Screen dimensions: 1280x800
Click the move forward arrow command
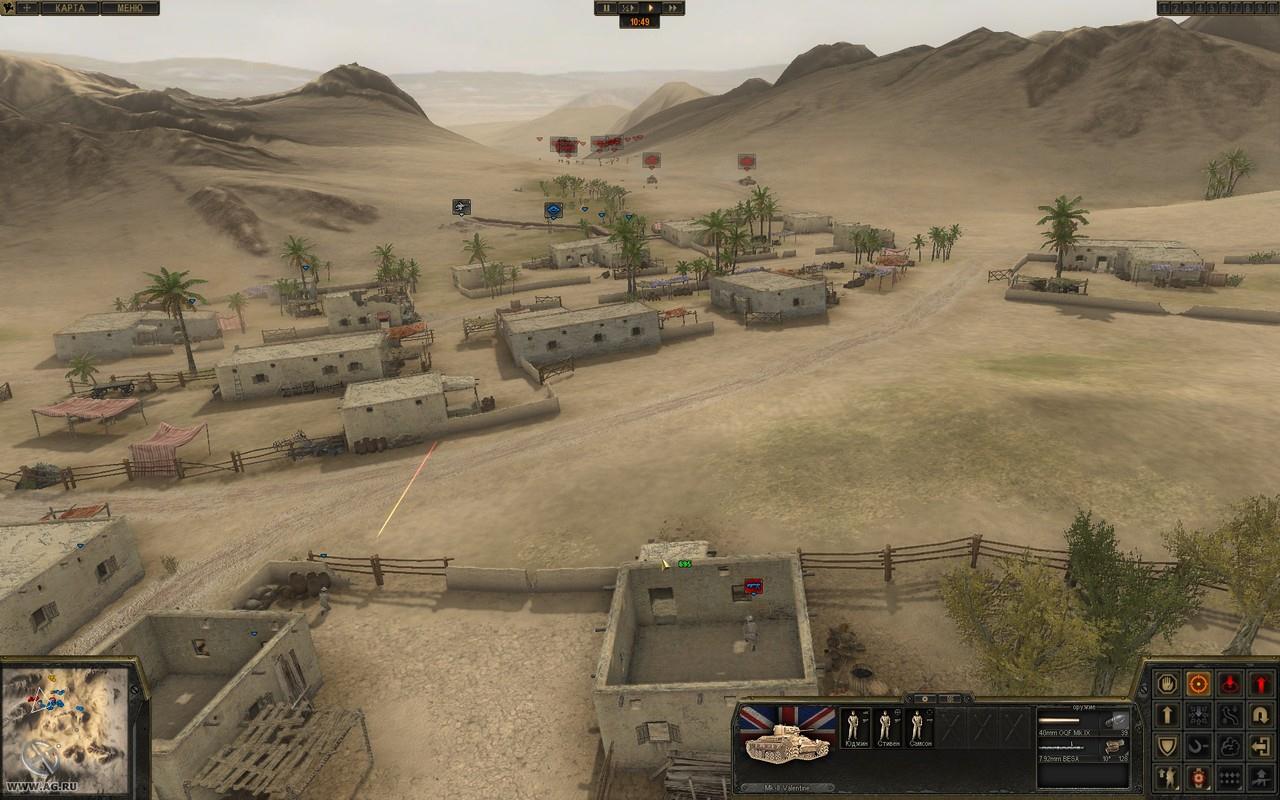coord(1166,714)
